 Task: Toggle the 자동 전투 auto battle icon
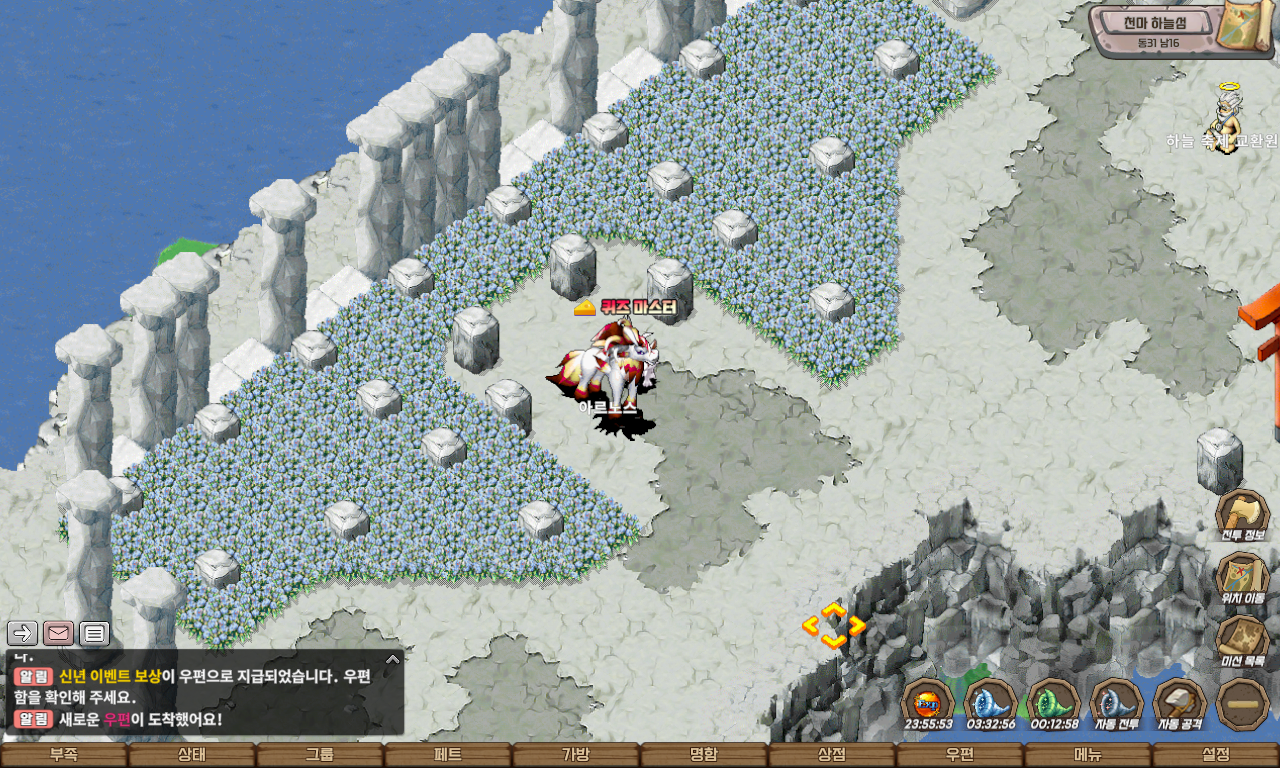pyautogui.click(x=1116, y=702)
